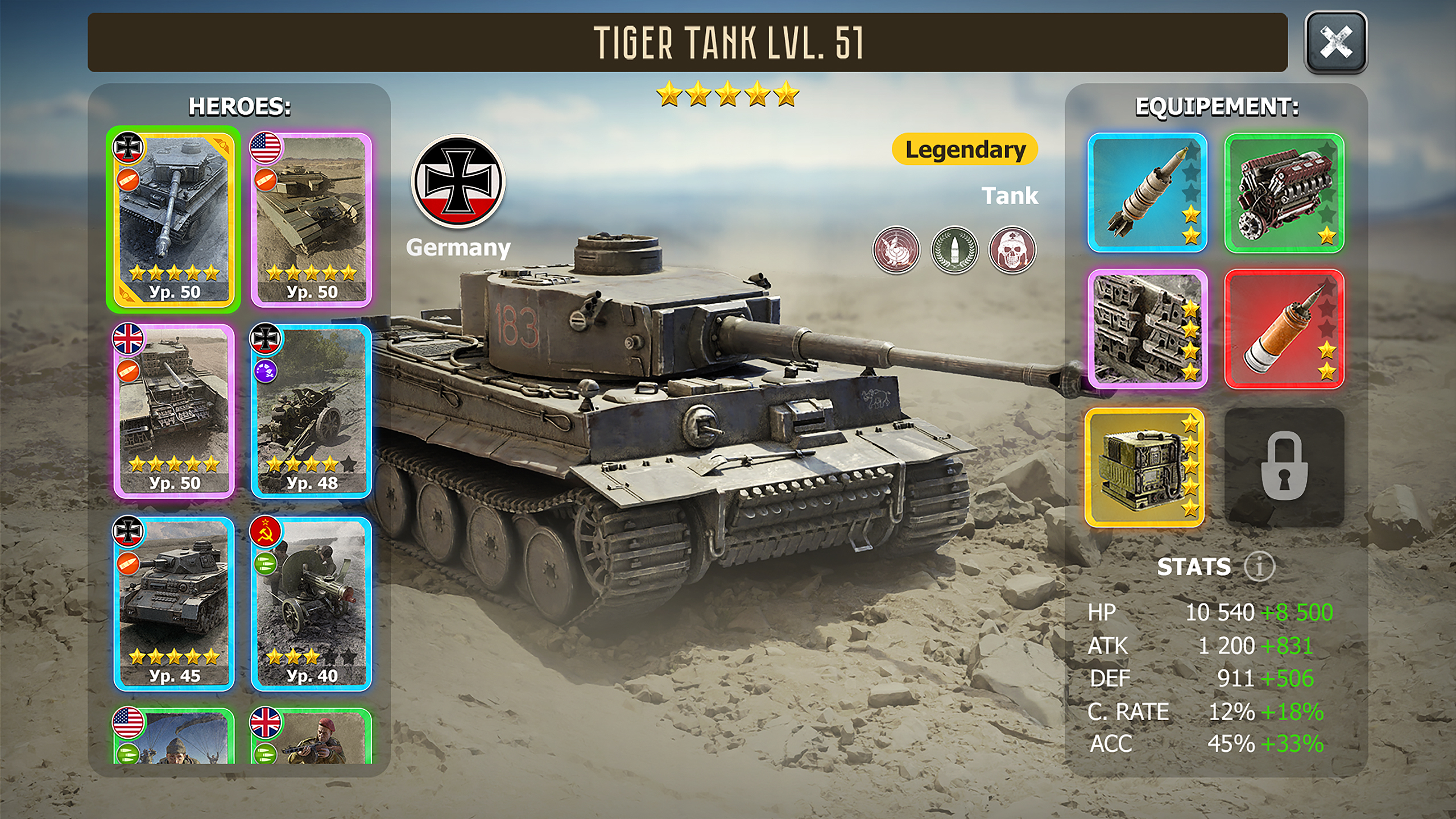View the crosshair target skill icon
The width and height of the screenshot is (1456, 819).
(896, 250)
